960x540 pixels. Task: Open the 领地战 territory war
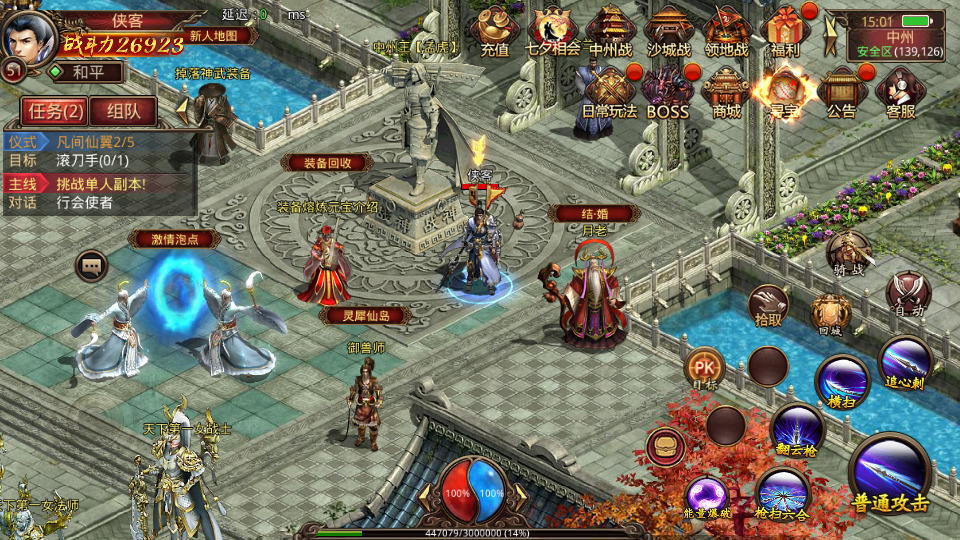(727, 30)
